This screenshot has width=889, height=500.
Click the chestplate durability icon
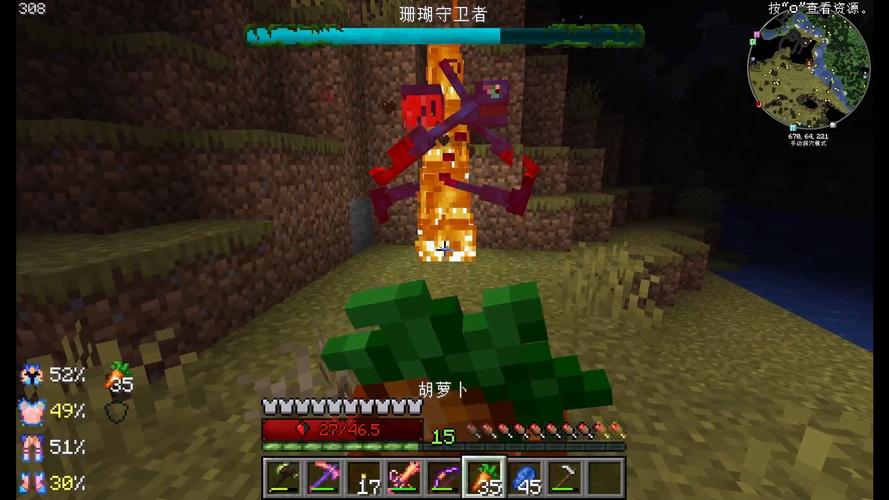(32, 411)
